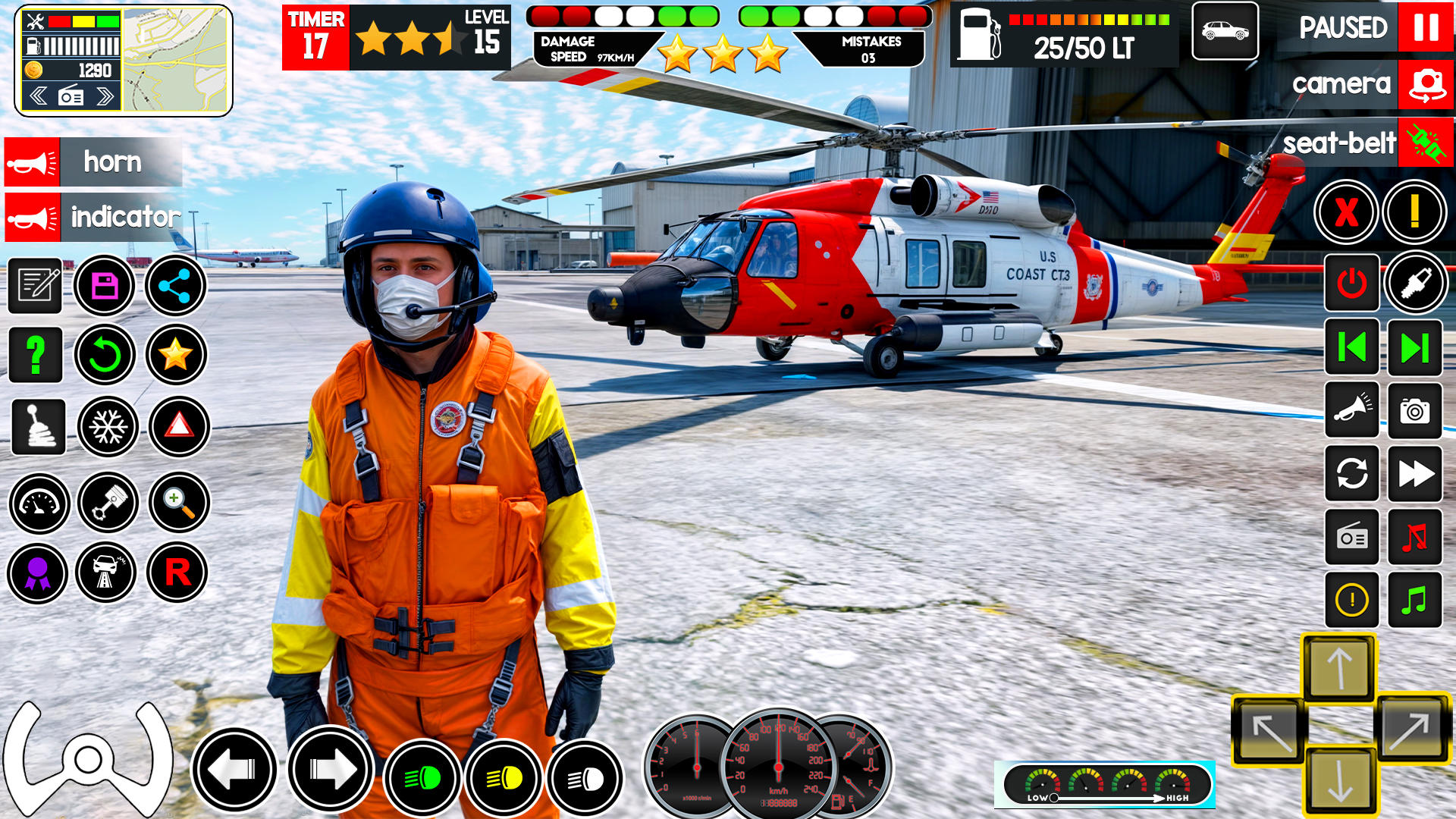
Task: Move forward with the yellow up arrow
Action: (1339, 668)
